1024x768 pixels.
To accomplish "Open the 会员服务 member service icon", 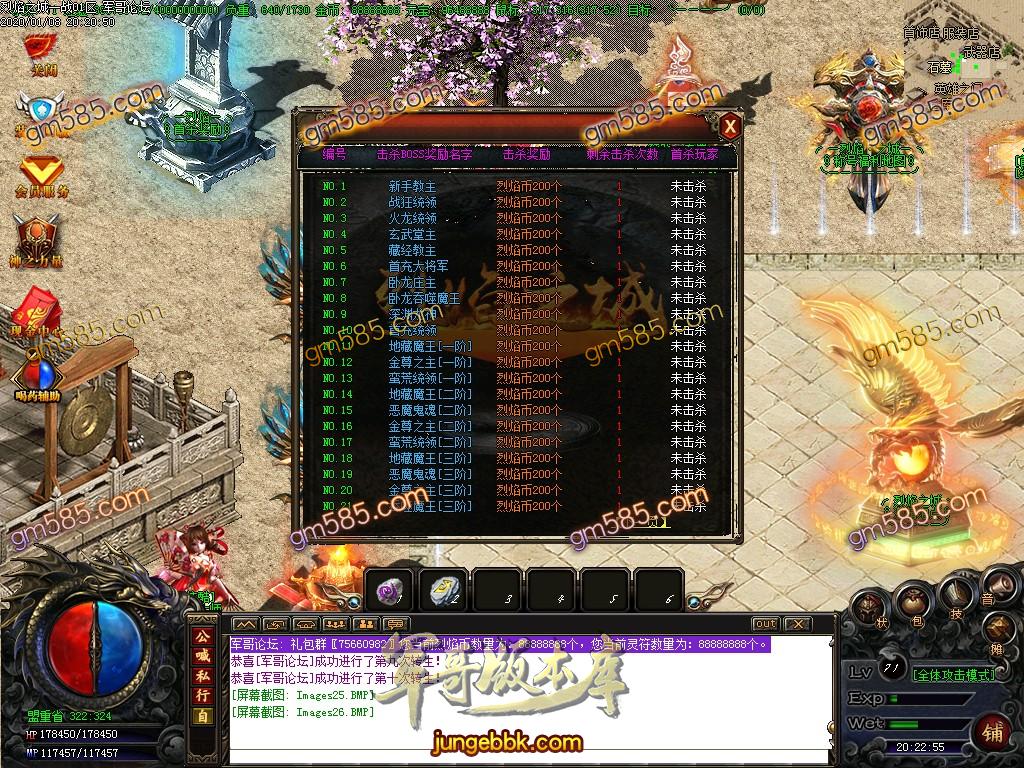I will pyautogui.click(x=40, y=173).
